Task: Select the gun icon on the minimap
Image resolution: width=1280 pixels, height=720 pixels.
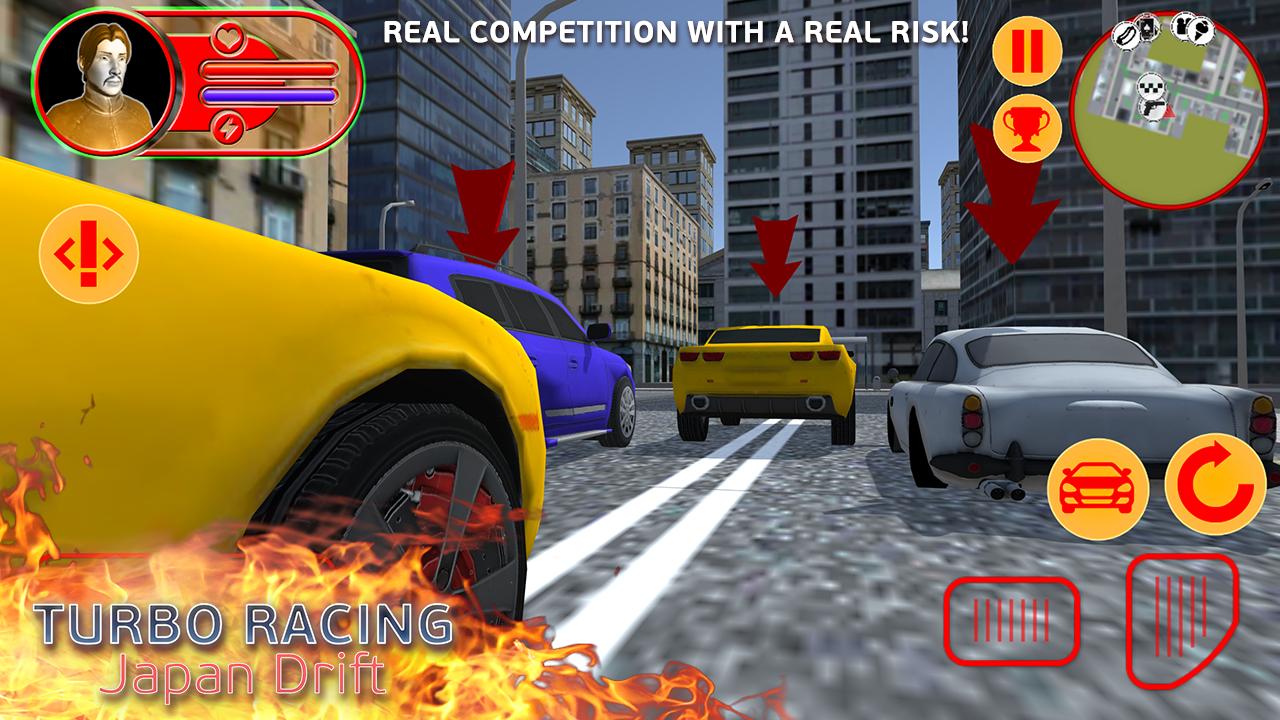Action: (1154, 107)
